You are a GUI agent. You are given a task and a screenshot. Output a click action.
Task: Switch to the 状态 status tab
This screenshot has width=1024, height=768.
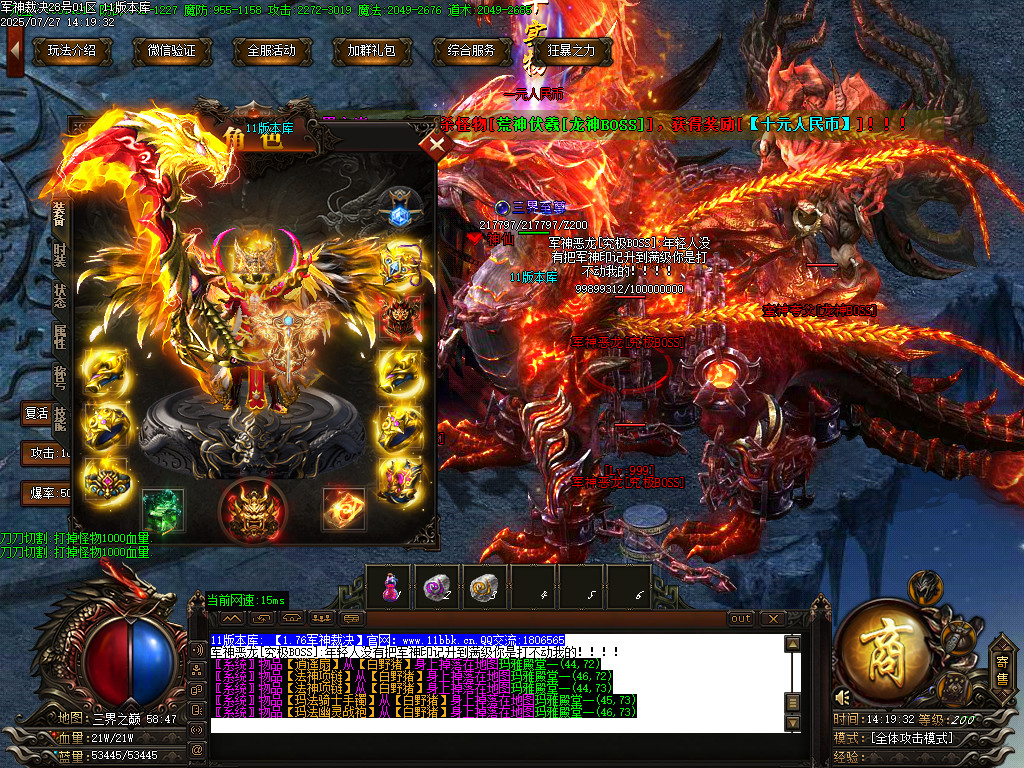60,297
